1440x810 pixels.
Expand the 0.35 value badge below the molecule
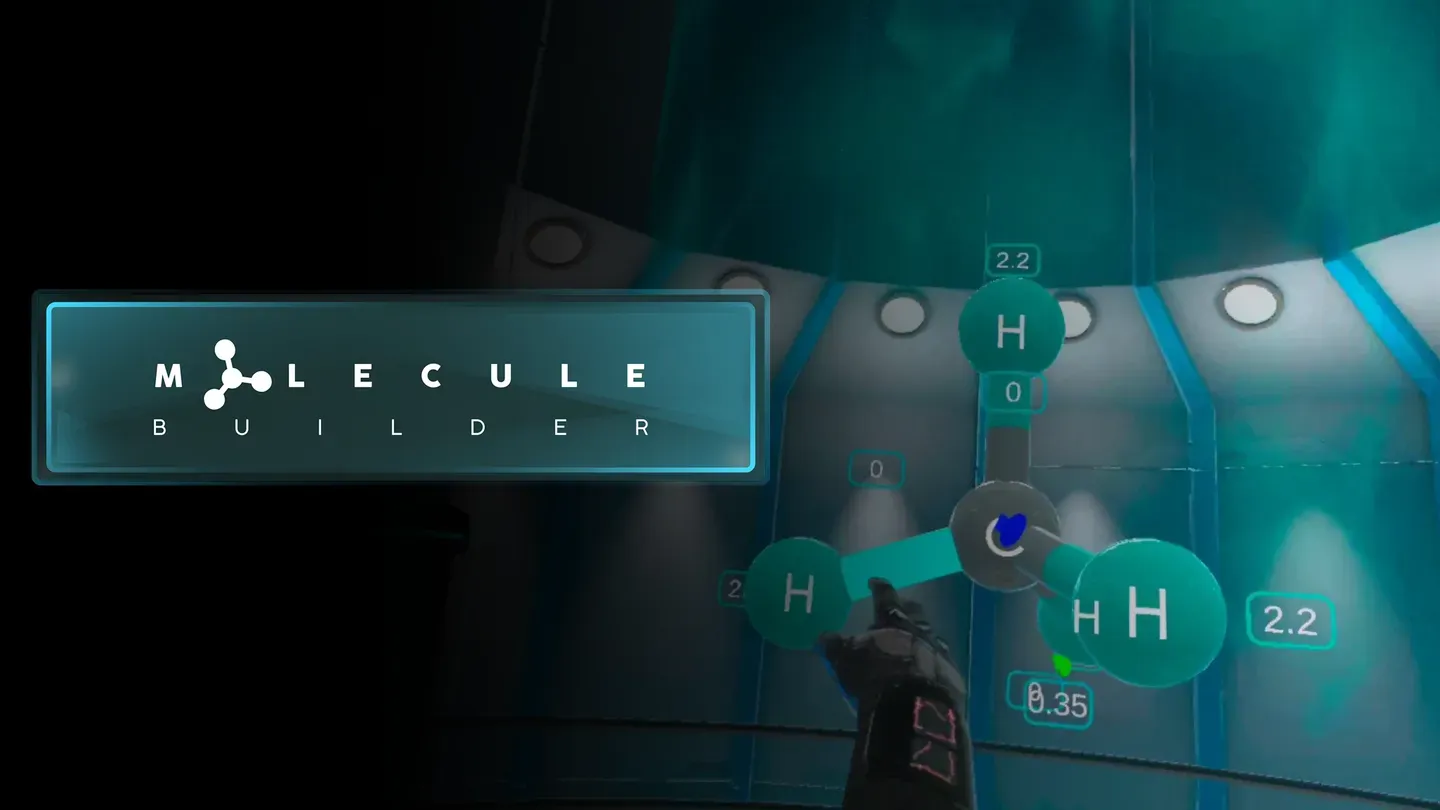click(x=1057, y=704)
